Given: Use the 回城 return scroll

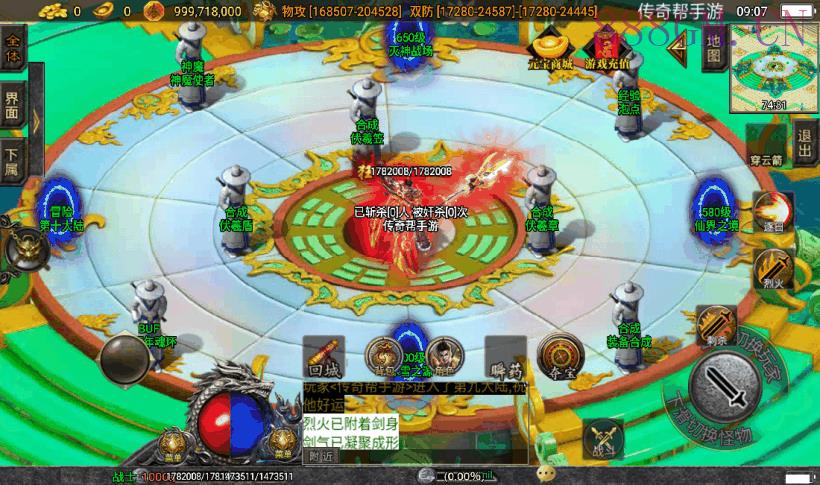Looking at the screenshot, I should point(323,356).
